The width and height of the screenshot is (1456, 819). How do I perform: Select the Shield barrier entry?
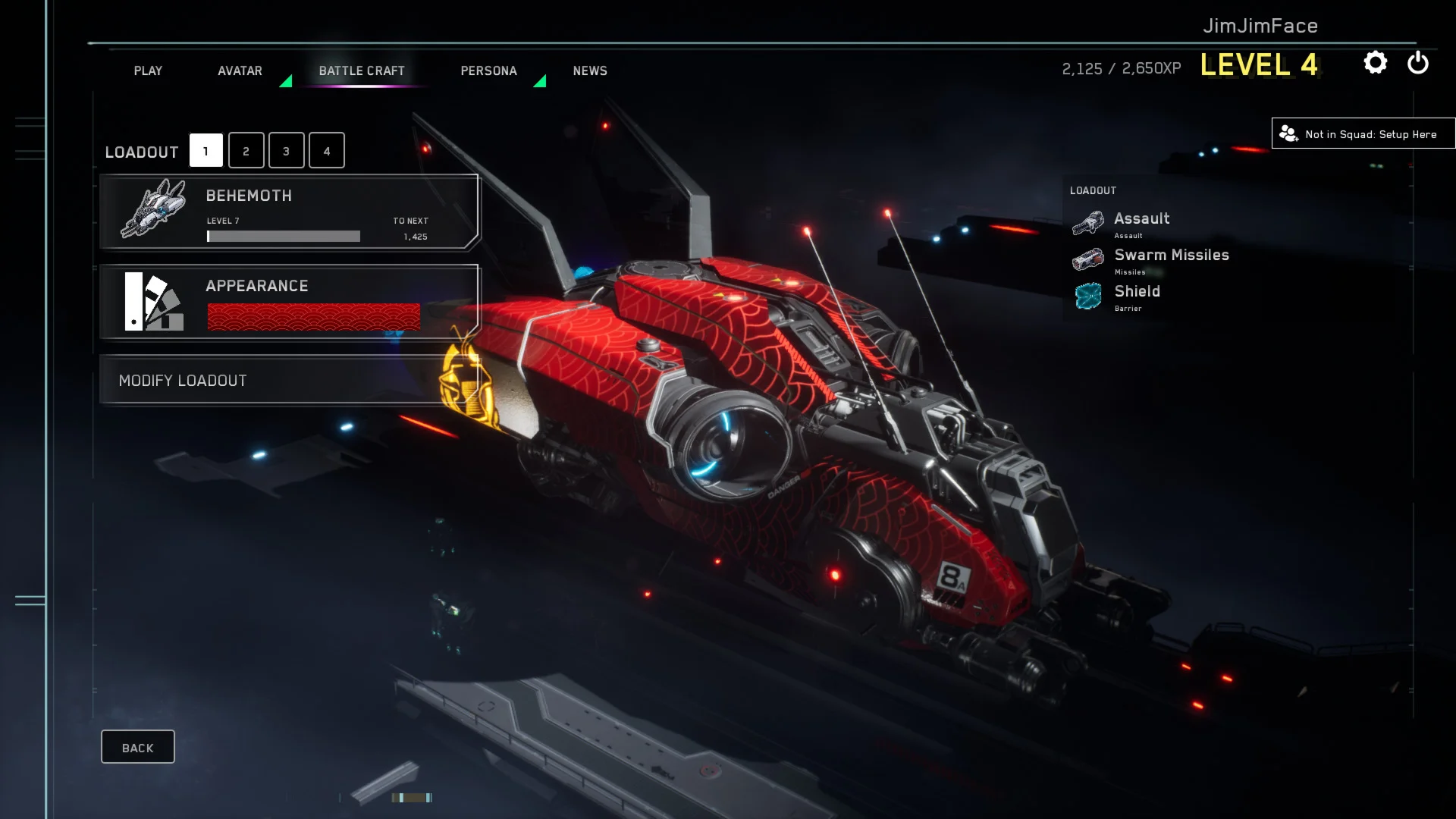(1136, 296)
